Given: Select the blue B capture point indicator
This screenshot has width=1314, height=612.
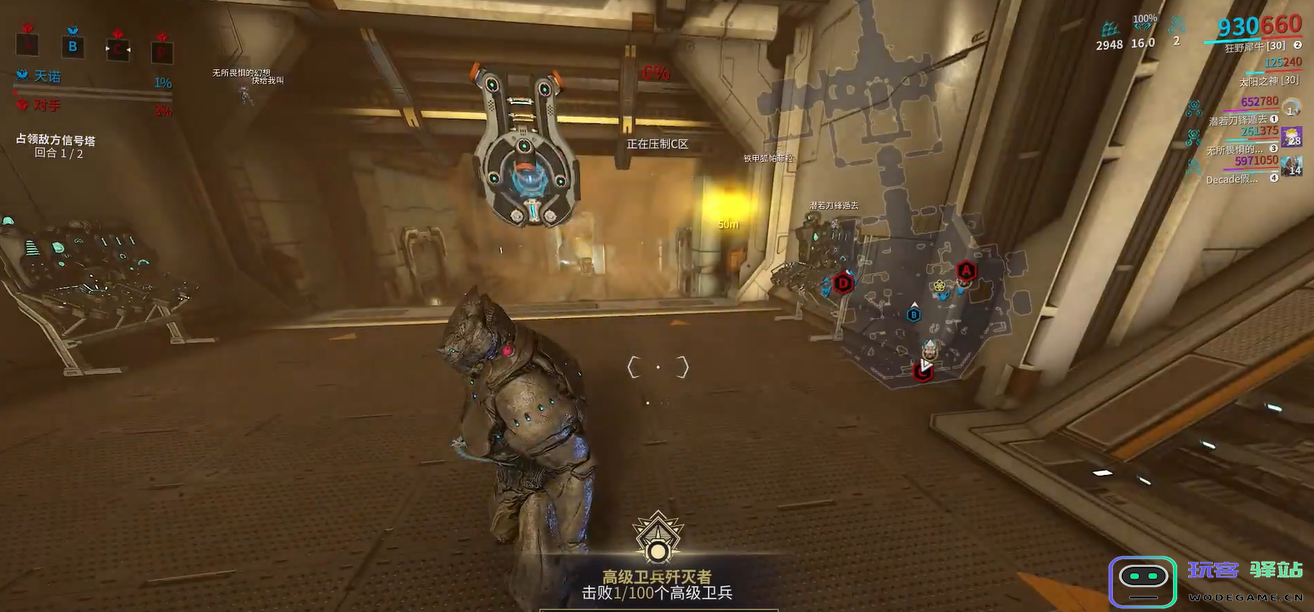Looking at the screenshot, I should point(72,45).
